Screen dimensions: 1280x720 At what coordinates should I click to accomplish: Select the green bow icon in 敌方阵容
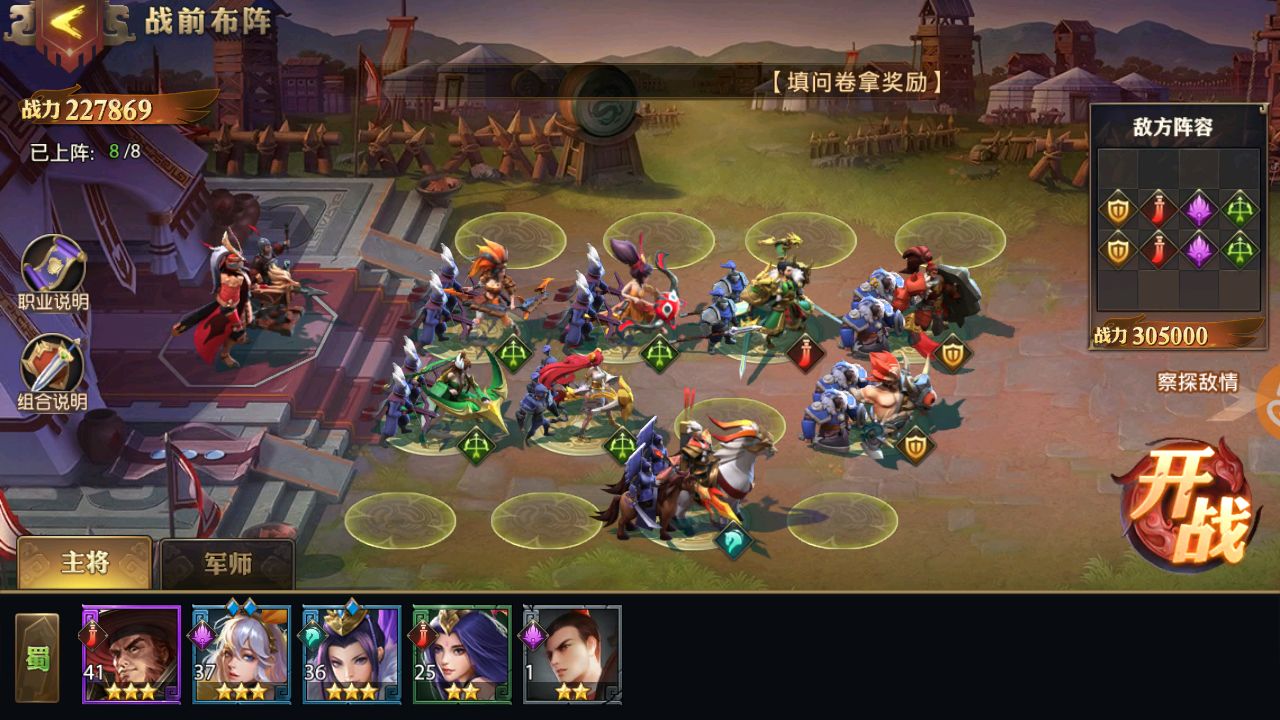1238,208
